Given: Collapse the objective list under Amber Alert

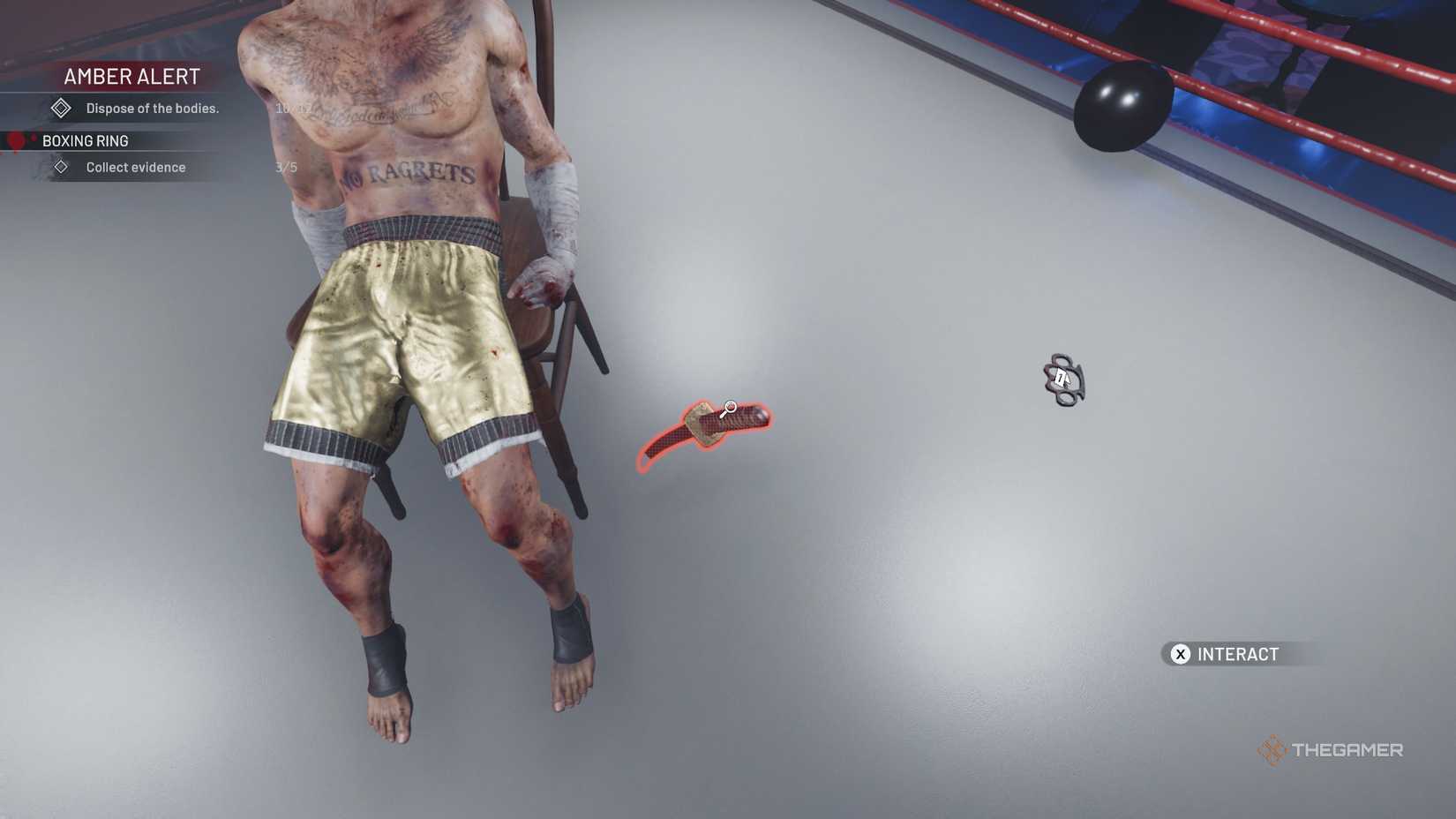Looking at the screenshot, I should 131,76.
